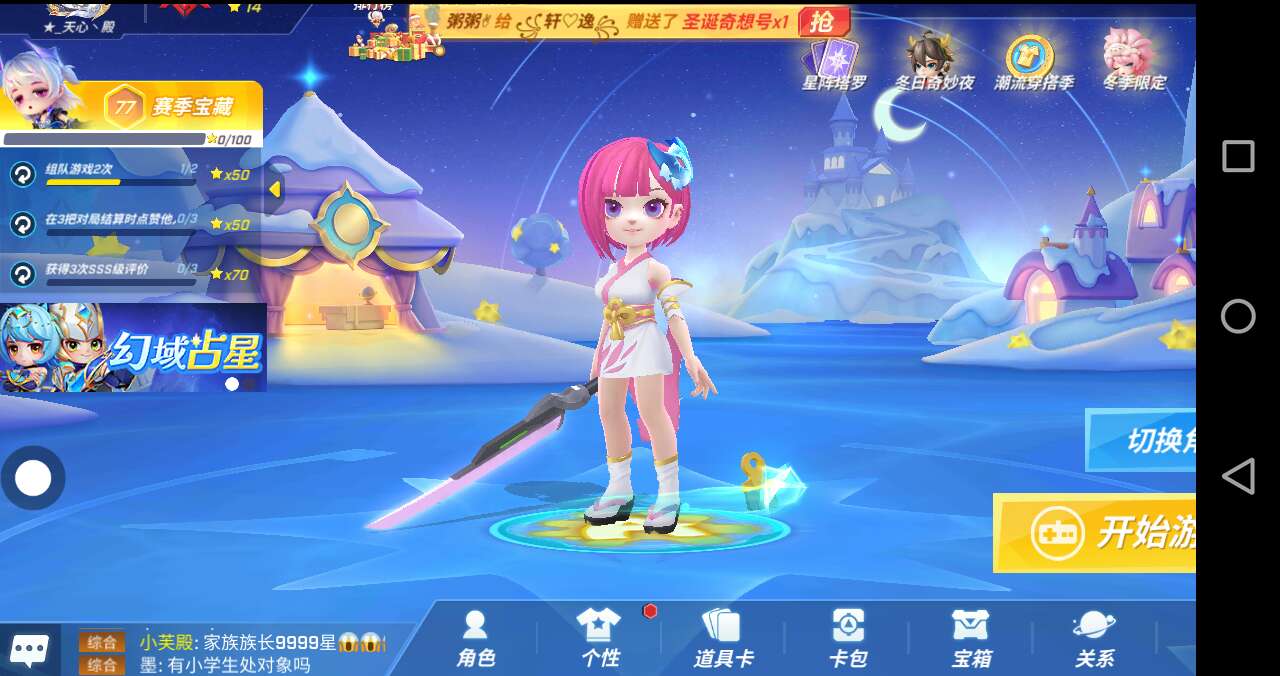Open the 宝箱 treasure chest menu
Image resolution: width=1280 pixels, height=676 pixels.
[x=971, y=638]
